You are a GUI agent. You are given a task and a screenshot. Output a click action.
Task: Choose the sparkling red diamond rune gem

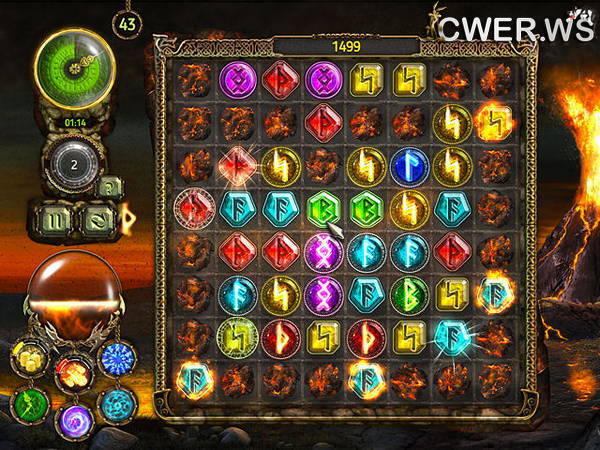pyautogui.click(x=238, y=164)
